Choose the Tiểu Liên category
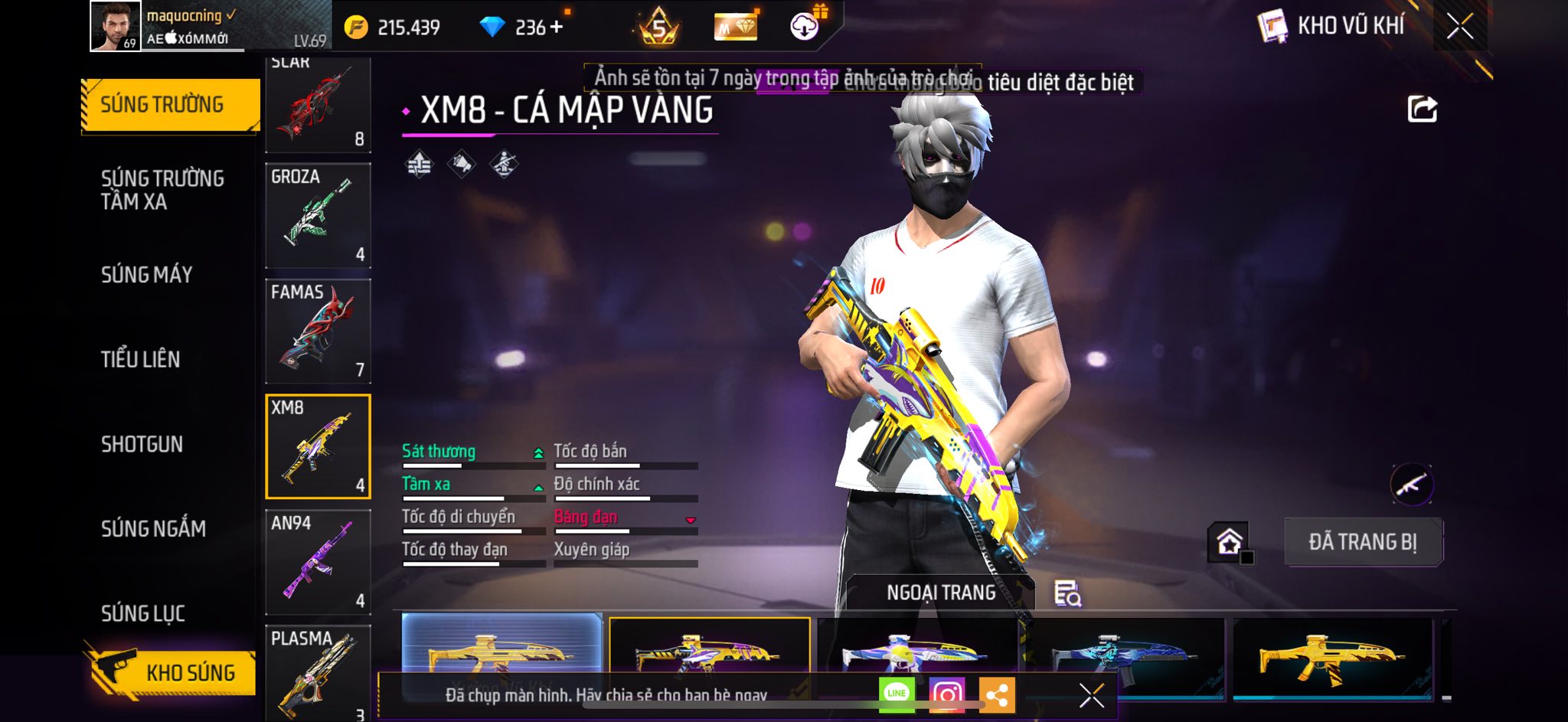The height and width of the screenshot is (722, 1568). [141, 359]
